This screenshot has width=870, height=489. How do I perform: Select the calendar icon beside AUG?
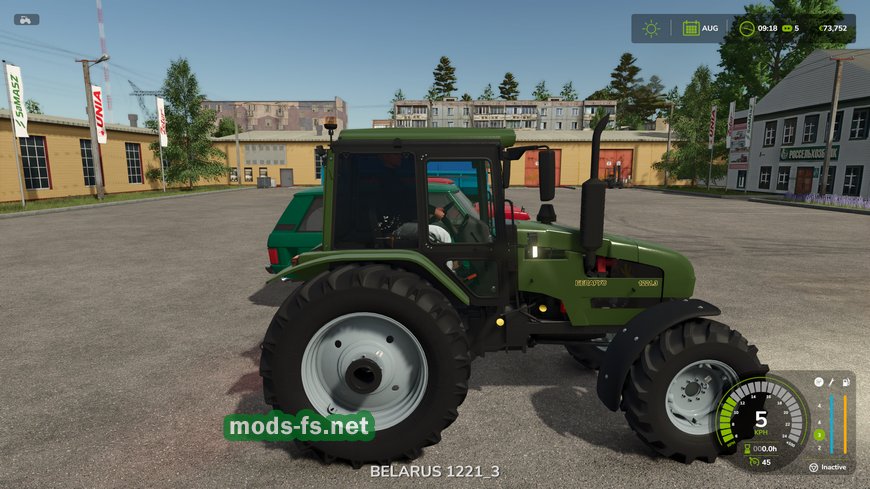coord(690,28)
